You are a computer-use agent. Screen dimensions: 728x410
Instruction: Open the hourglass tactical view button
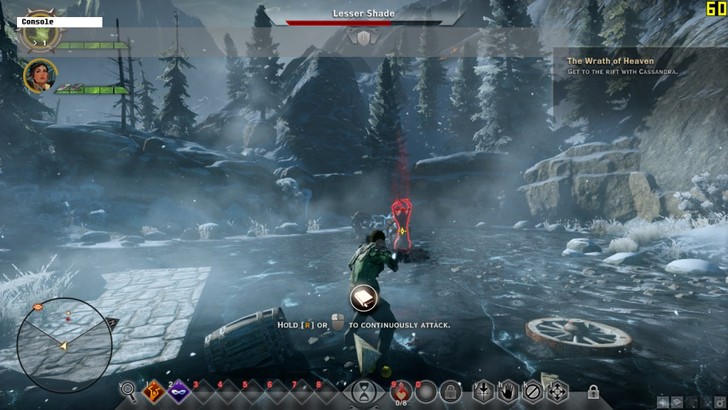click(365, 391)
